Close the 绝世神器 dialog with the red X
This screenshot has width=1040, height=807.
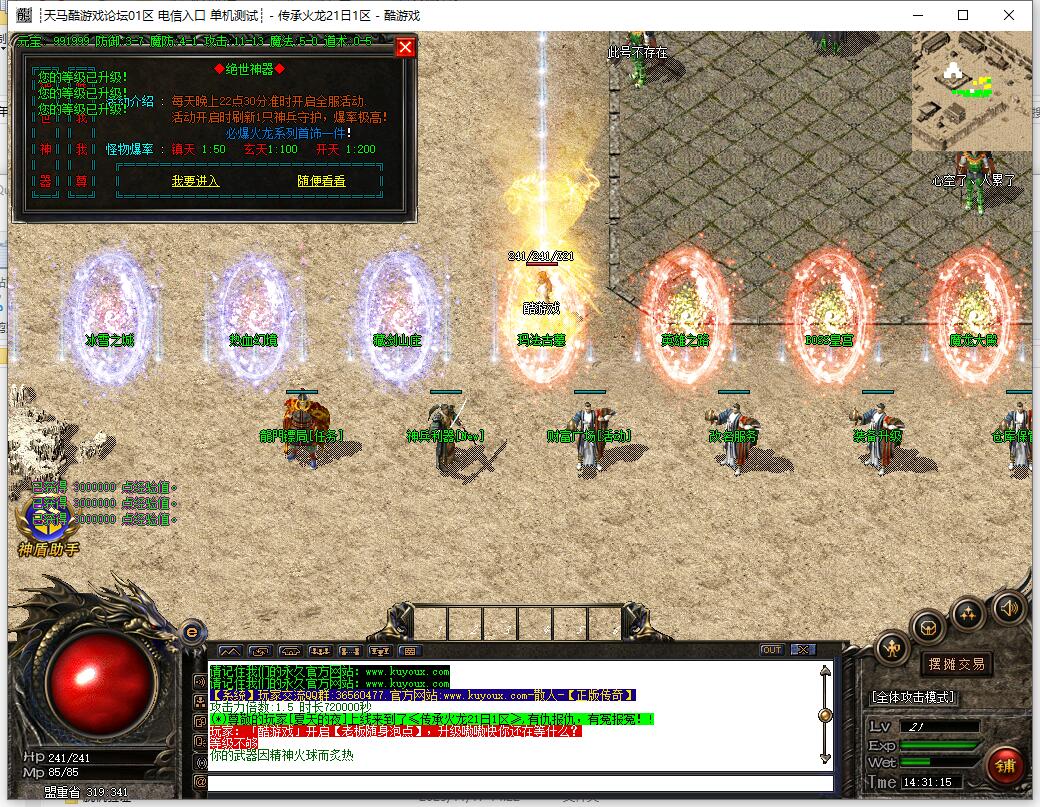coord(405,47)
